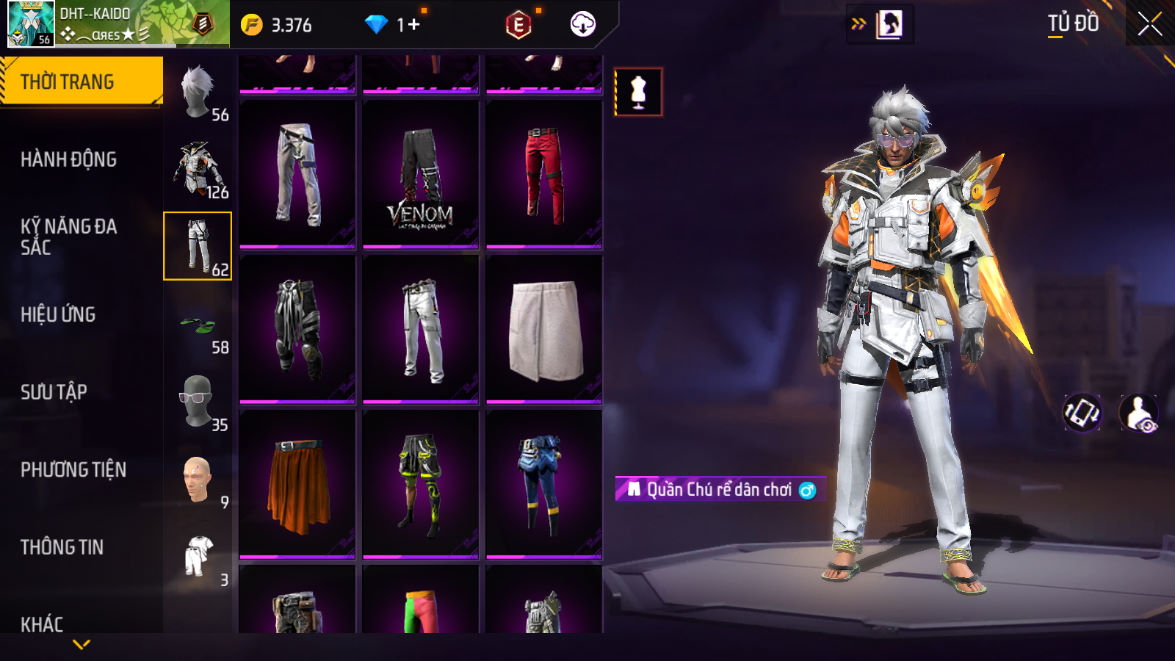Select the Hiệu Ứng tab
Image resolution: width=1175 pixels, height=661 pixels.
coord(58,314)
